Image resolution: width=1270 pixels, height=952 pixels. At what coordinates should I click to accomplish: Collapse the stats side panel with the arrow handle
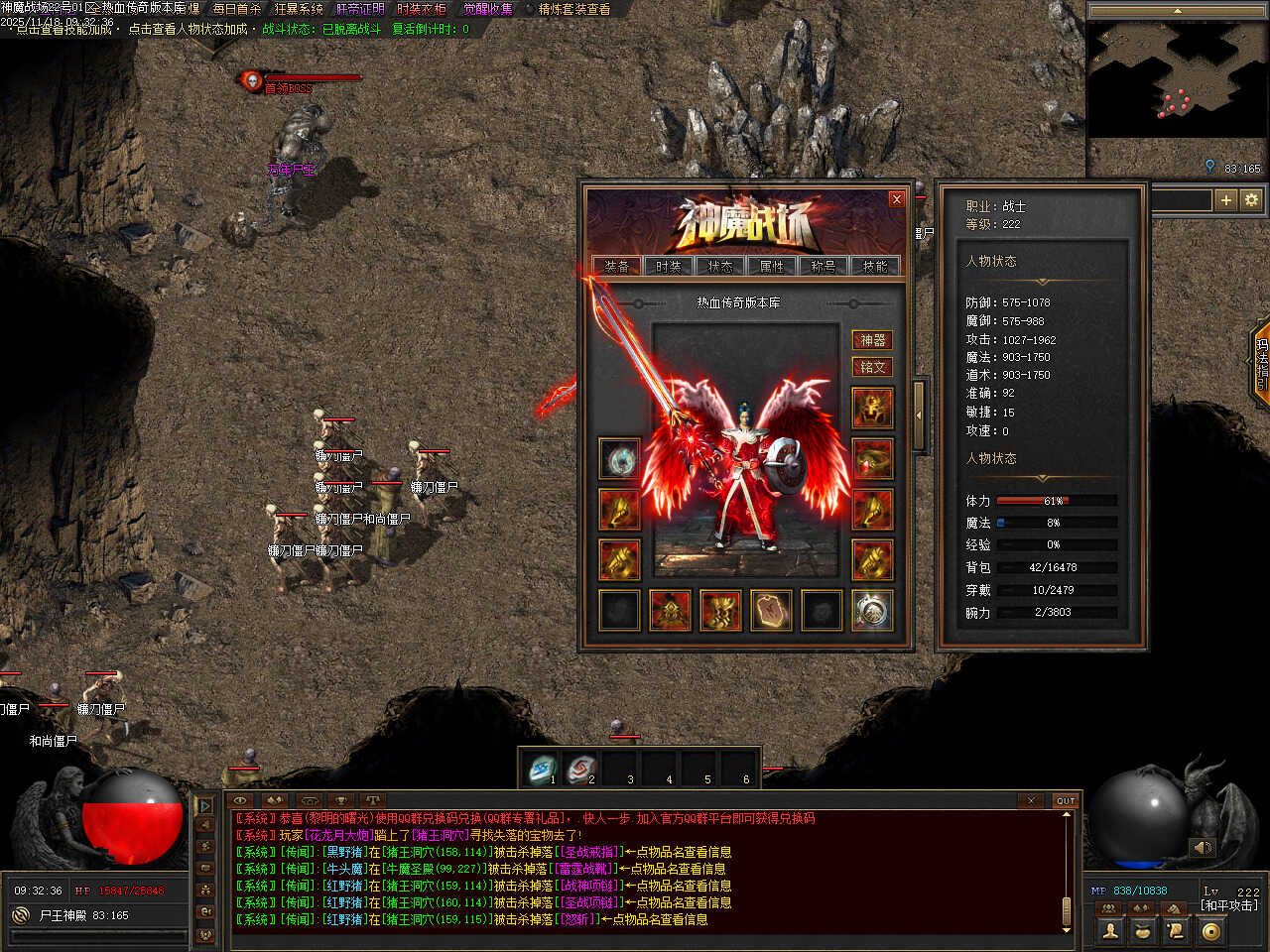click(x=919, y=416)
